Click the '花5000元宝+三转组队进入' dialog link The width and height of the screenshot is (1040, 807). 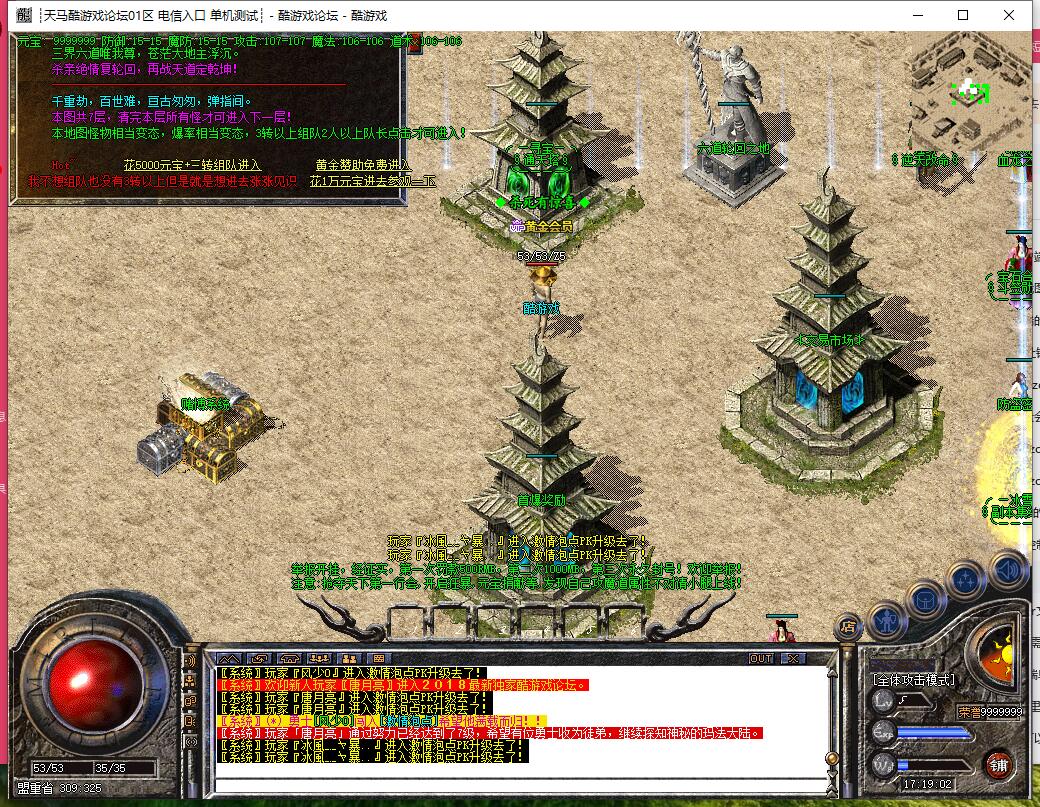click(x=192, y=165)
